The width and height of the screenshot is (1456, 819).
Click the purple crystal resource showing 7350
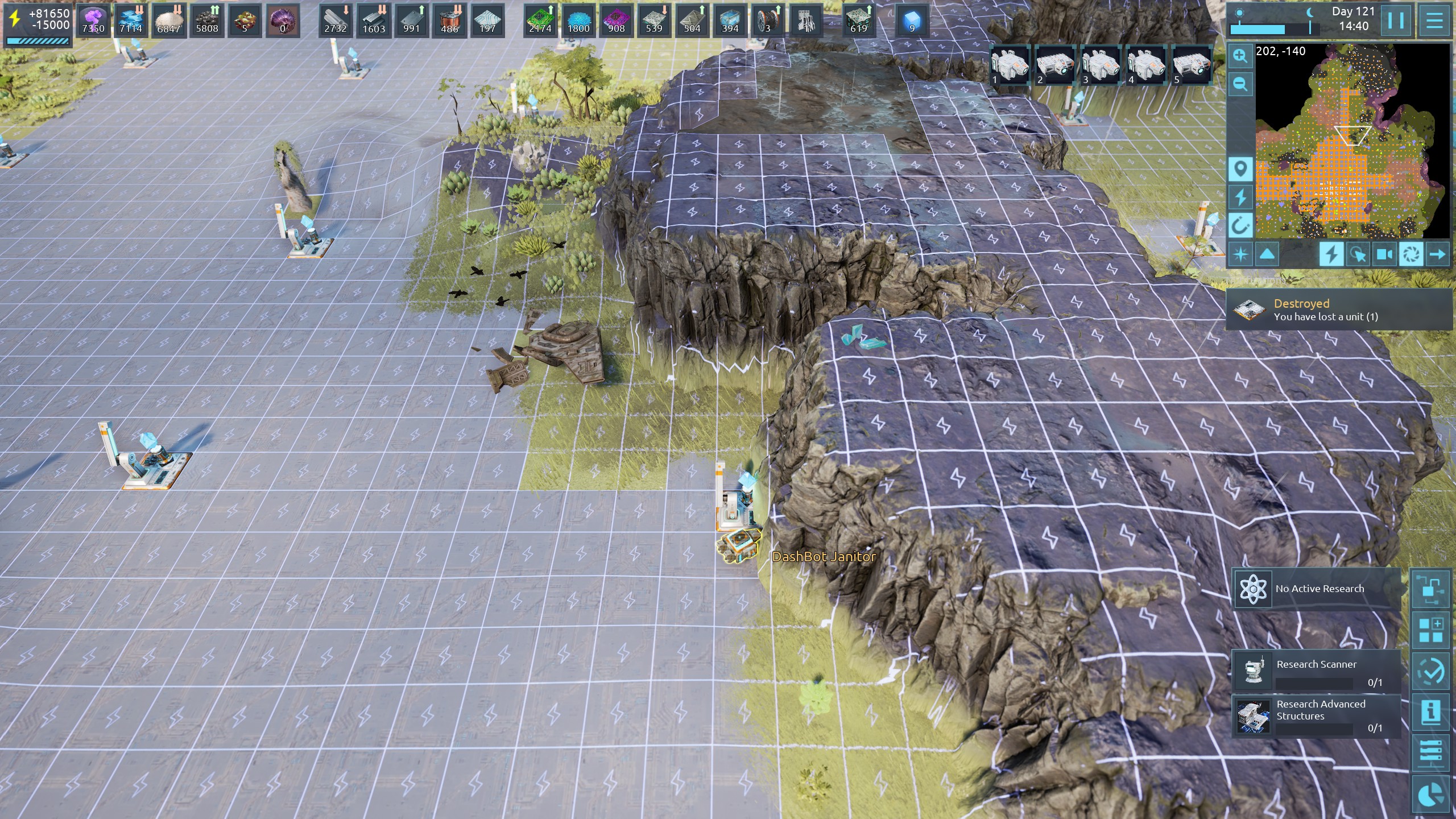pos(93,20)
